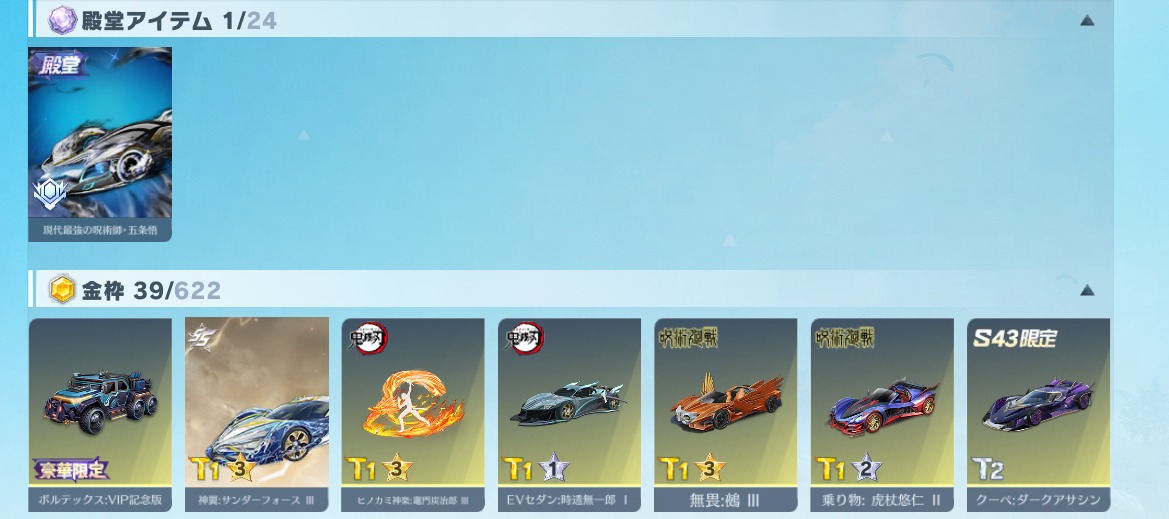The width and height of the screenshot is (1169, 519).
Task: Open the ヒノカミ神楽:竈門炭治郎 III item card
Action: click(x=413, y=414)
